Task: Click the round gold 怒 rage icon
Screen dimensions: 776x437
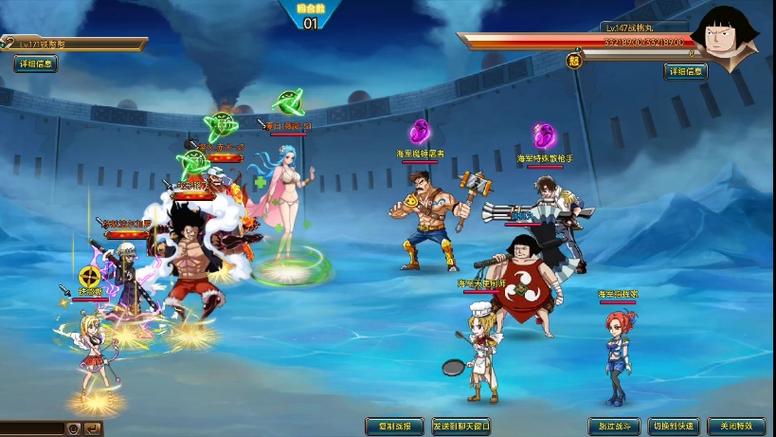Action: pyautogui.click(x=575, y=59)
